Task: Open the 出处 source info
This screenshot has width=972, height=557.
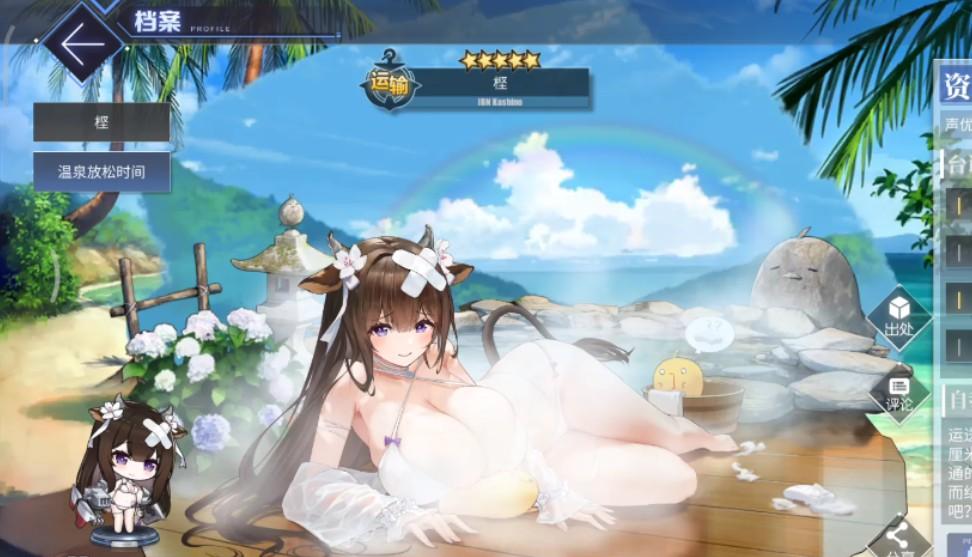Action: coord(899,318)
